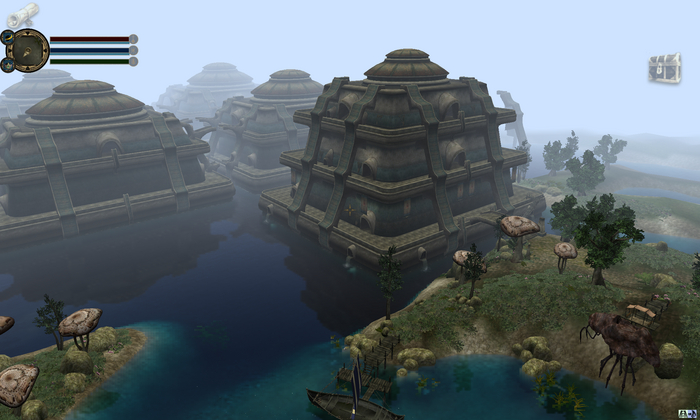This screenshot has width=700, height=420.
Task: Click the round compass minimap
Action: tap(28, 49)
